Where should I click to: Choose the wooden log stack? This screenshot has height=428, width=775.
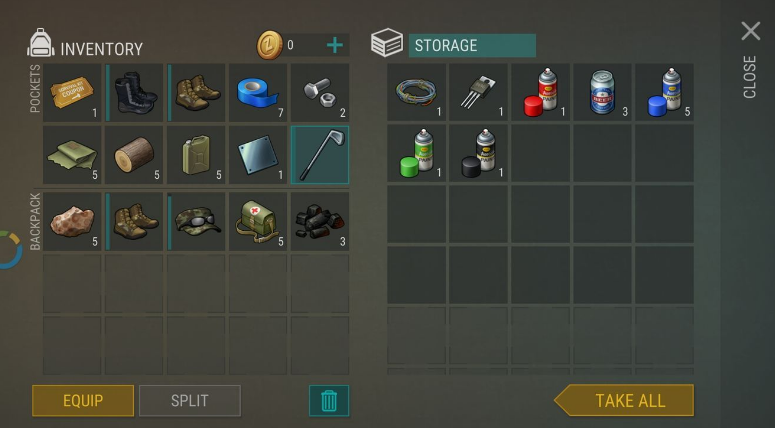135,154
